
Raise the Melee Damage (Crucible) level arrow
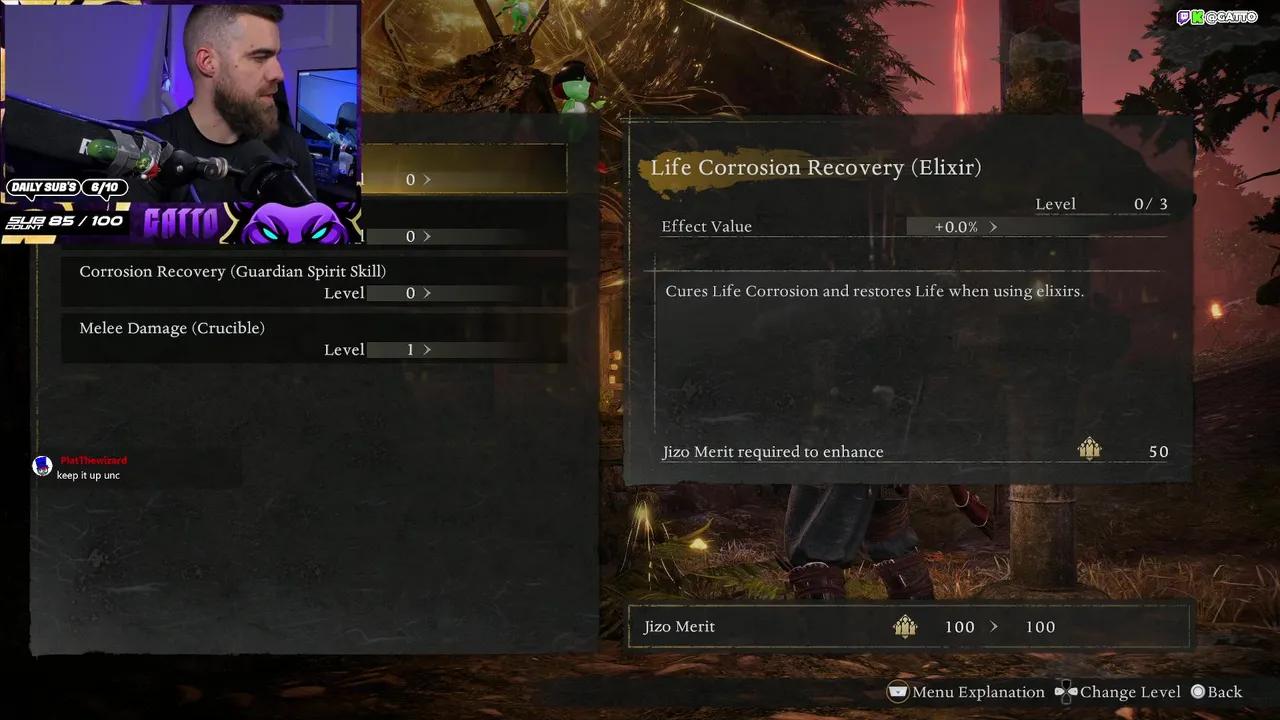pos(427,350)
